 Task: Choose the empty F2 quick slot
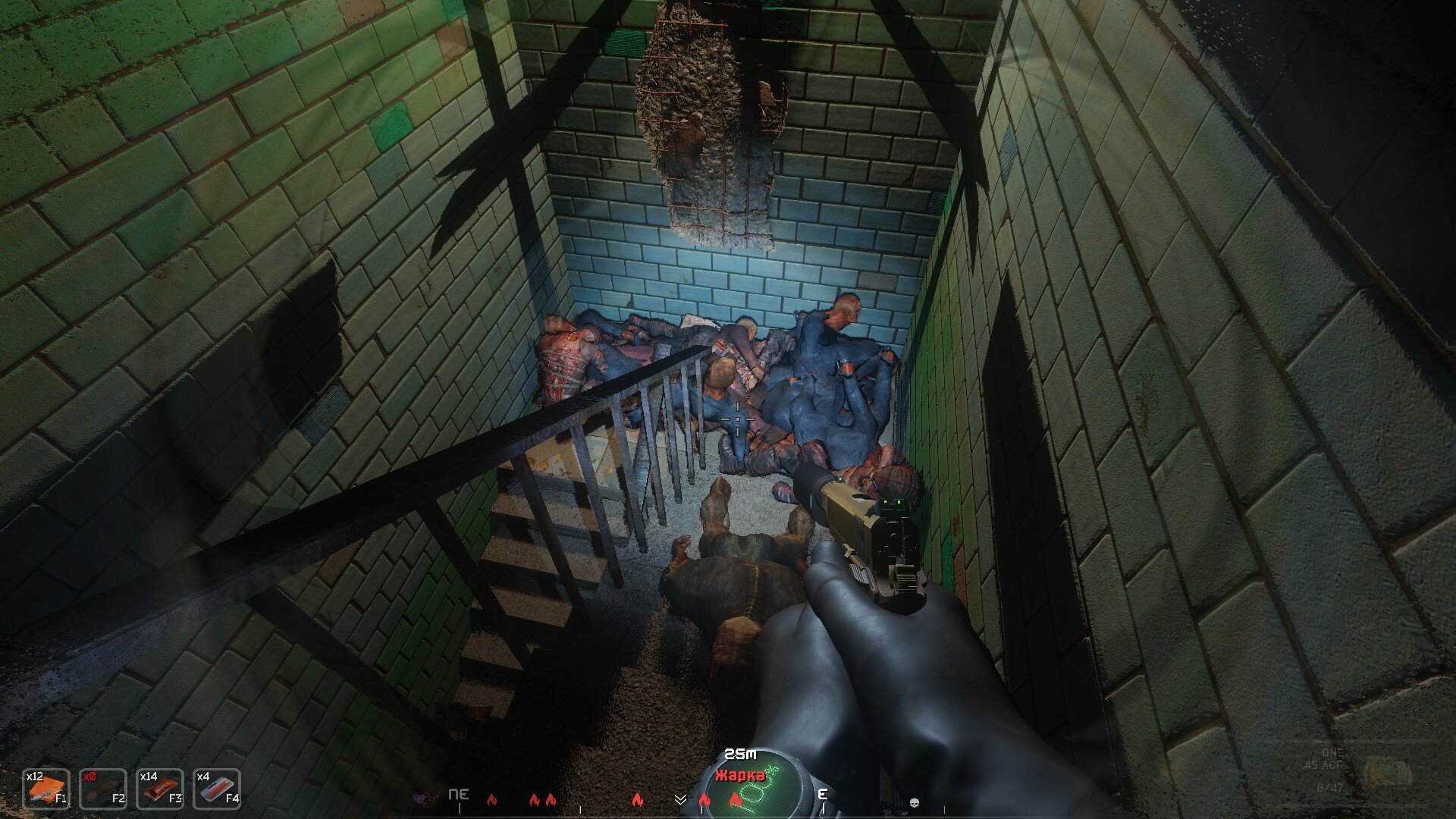coord(103,789)
